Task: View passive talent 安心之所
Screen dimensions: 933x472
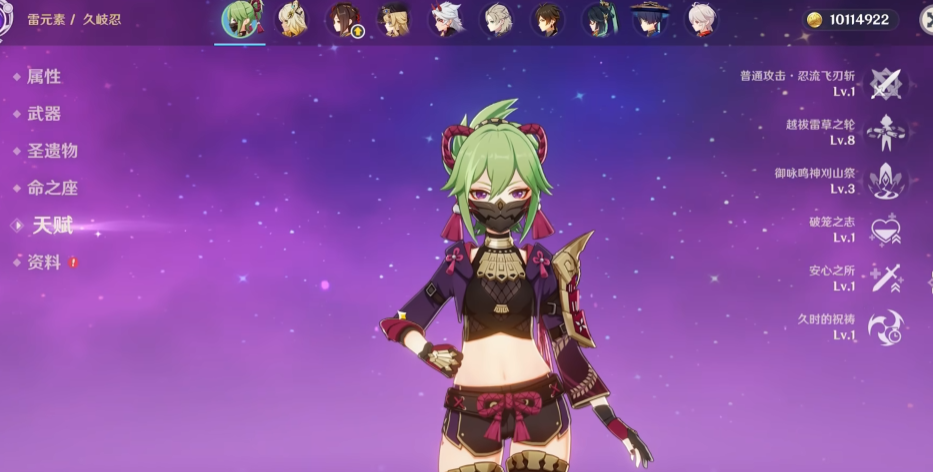Action: click(885, 278)
